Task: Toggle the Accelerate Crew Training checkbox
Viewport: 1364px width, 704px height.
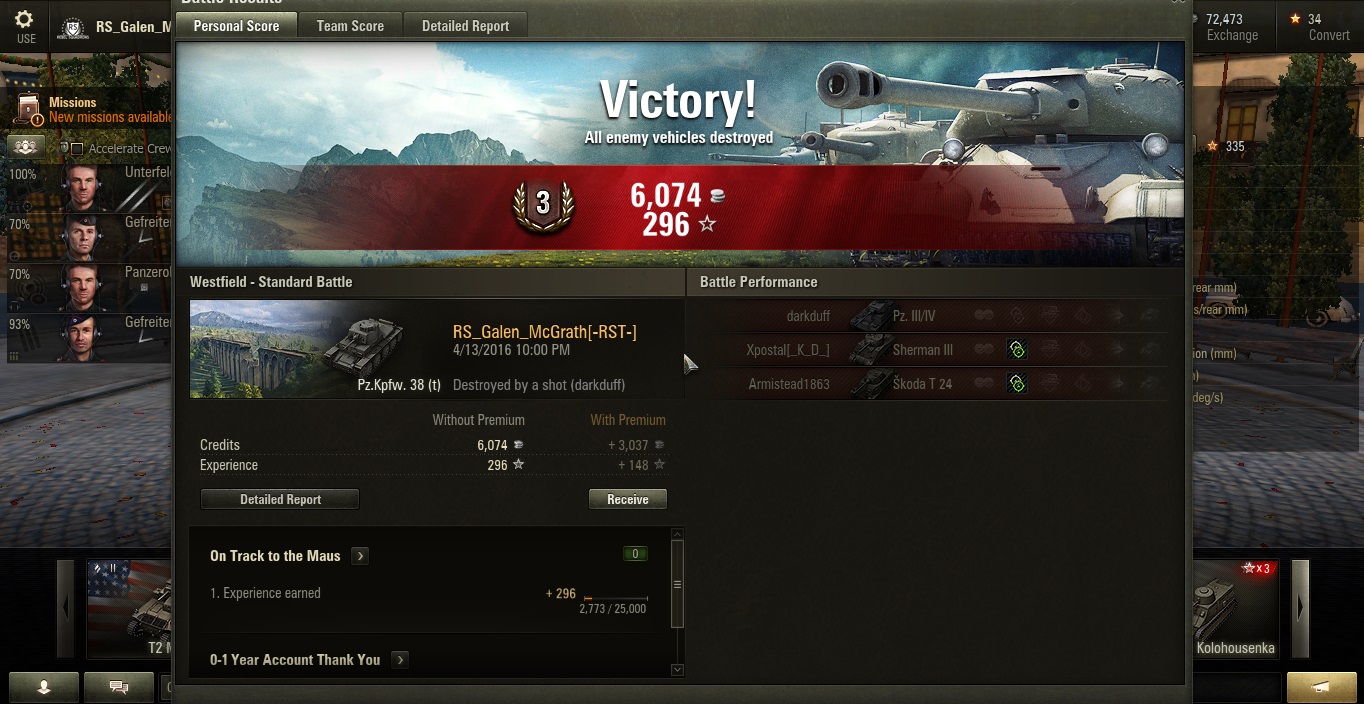Action: coord(77,149)
